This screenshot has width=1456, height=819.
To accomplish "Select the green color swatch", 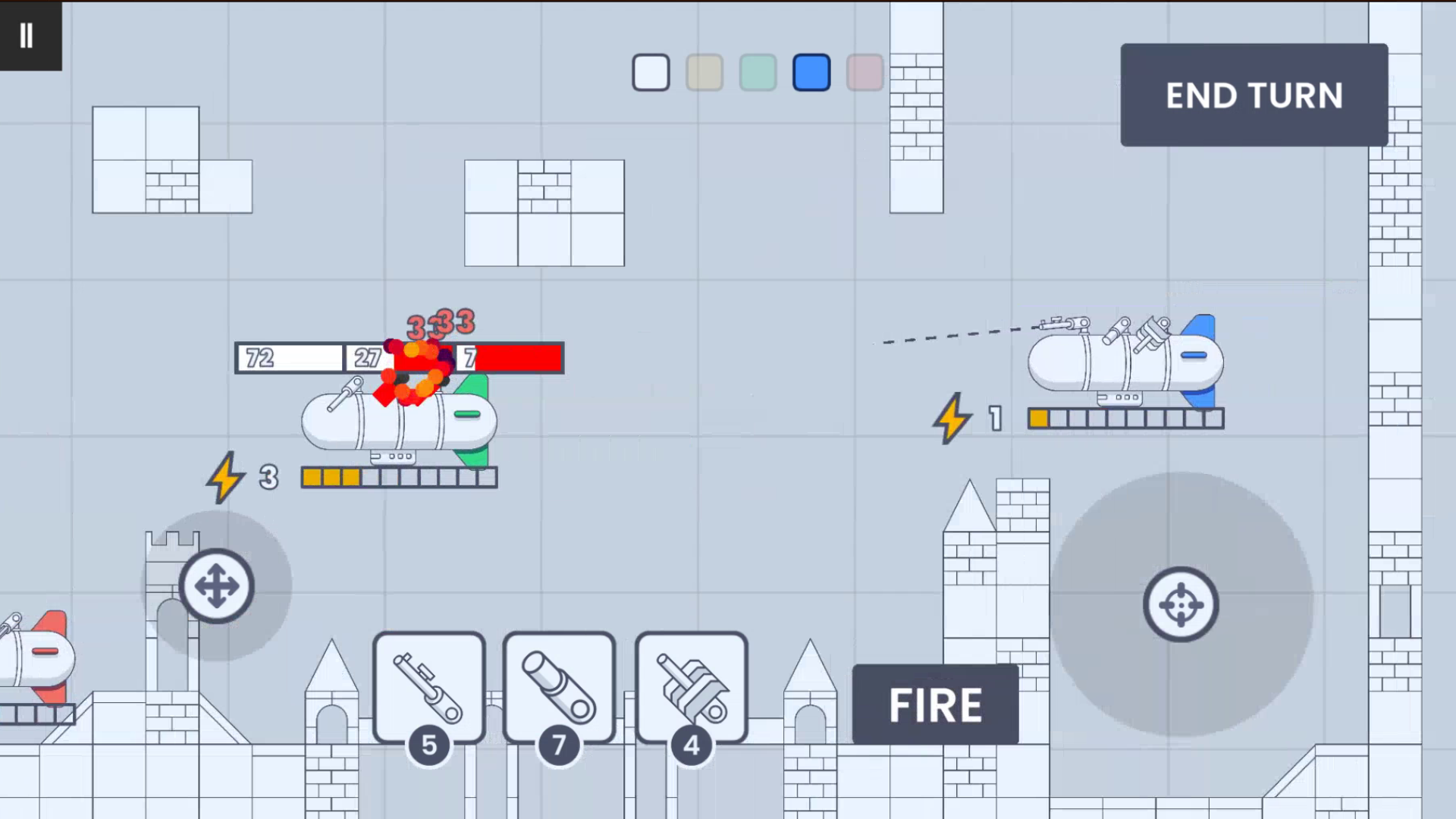I will click(758, 72).
